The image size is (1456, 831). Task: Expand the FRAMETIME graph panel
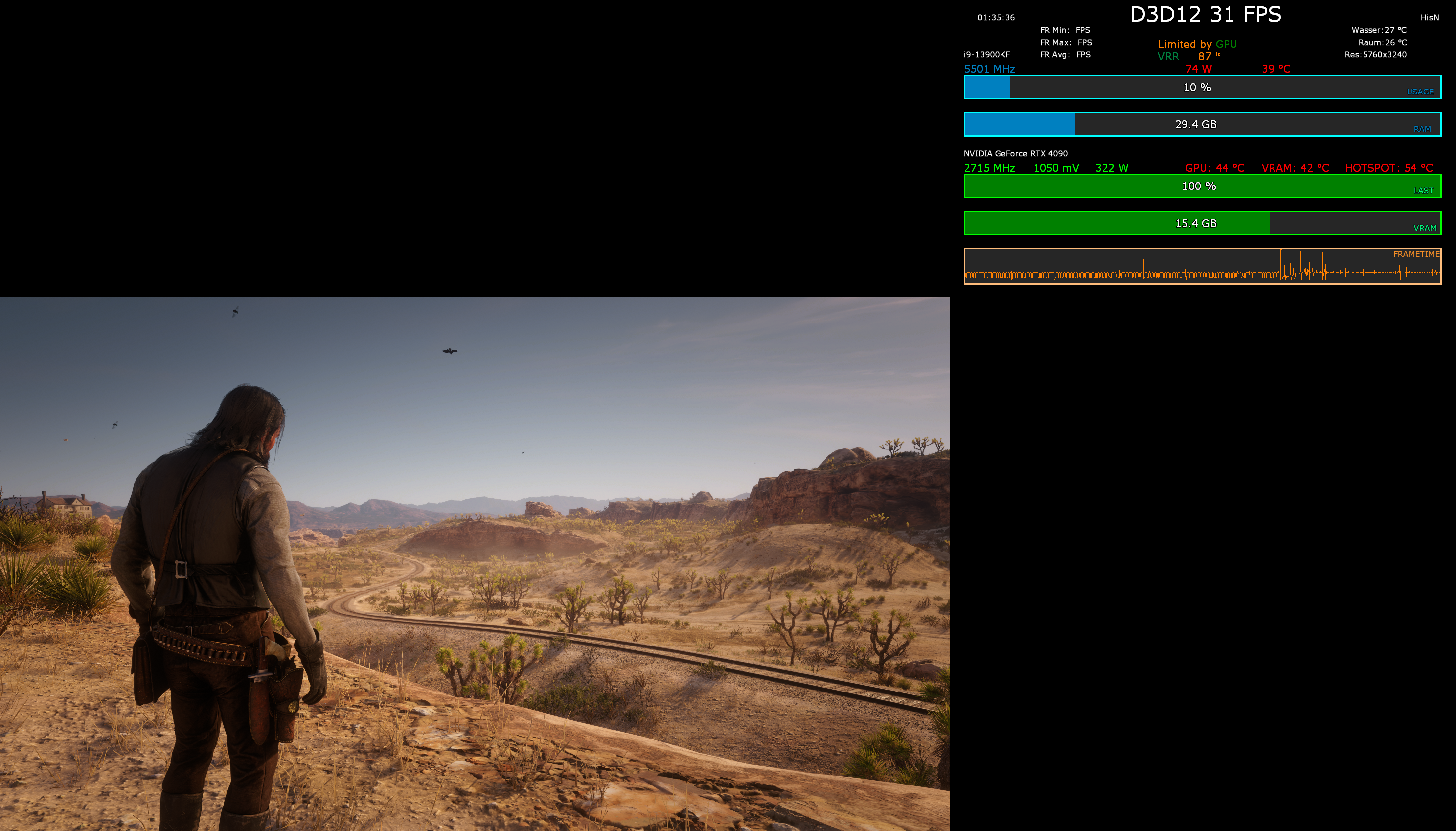point(1202,267)
